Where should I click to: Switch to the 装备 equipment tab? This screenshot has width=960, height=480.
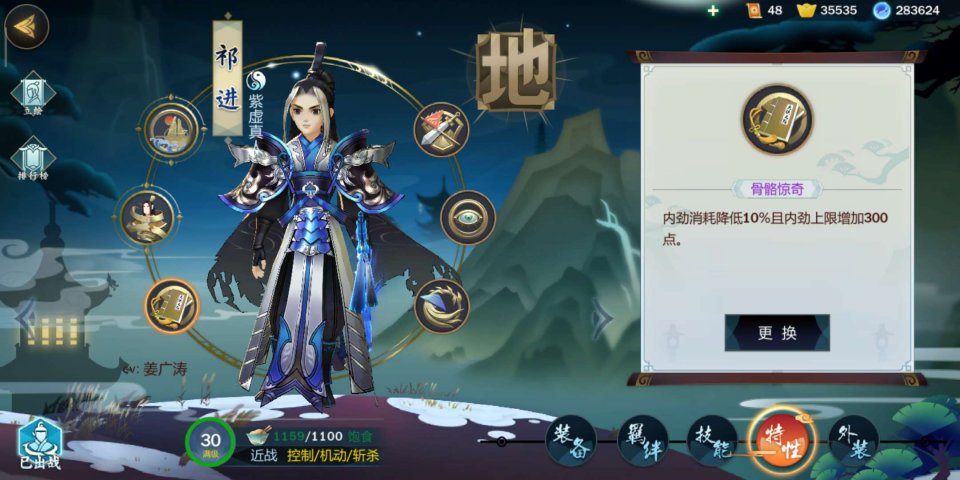coord(570,441)
